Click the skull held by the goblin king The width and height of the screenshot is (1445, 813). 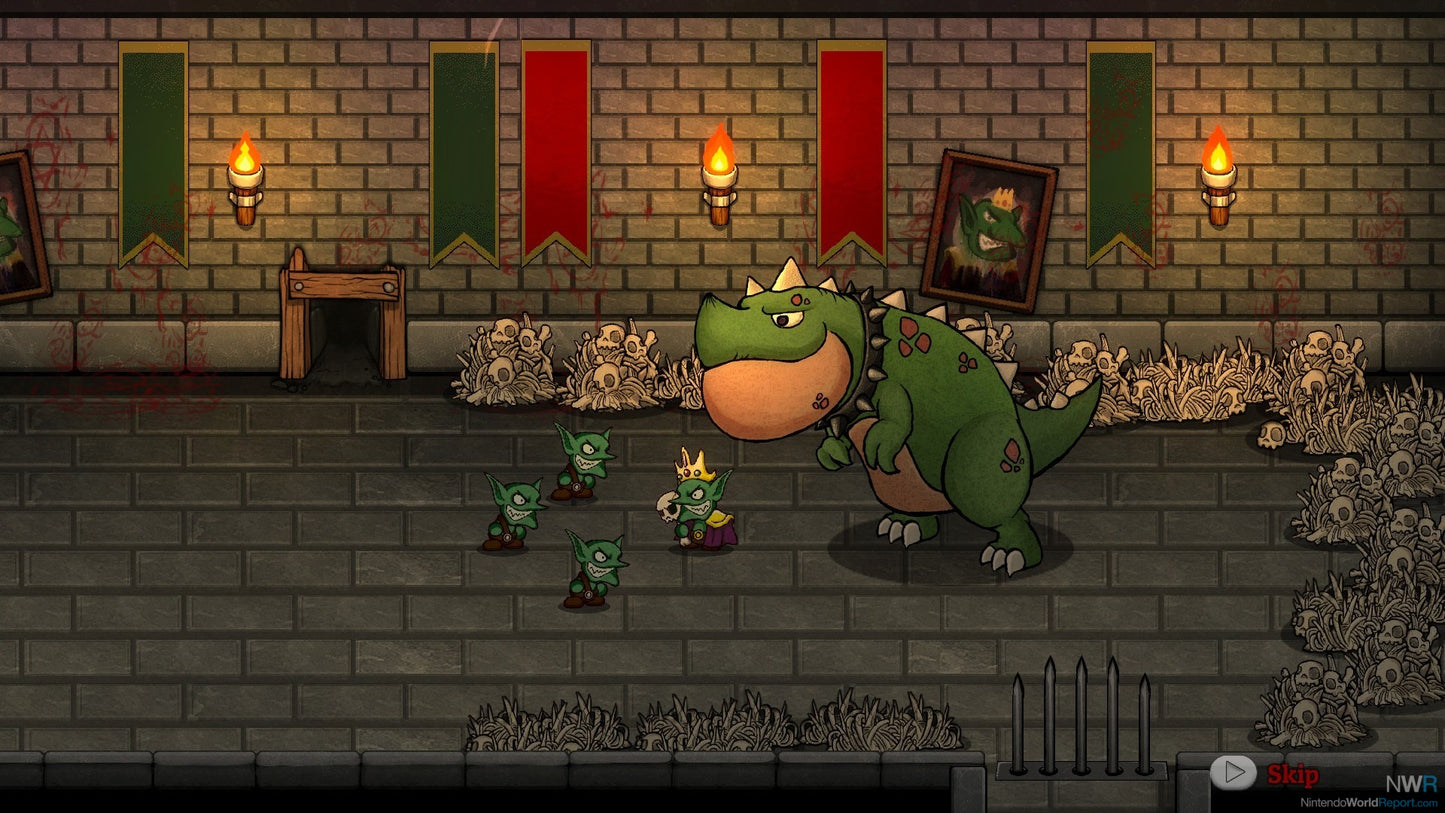point(671,507)
